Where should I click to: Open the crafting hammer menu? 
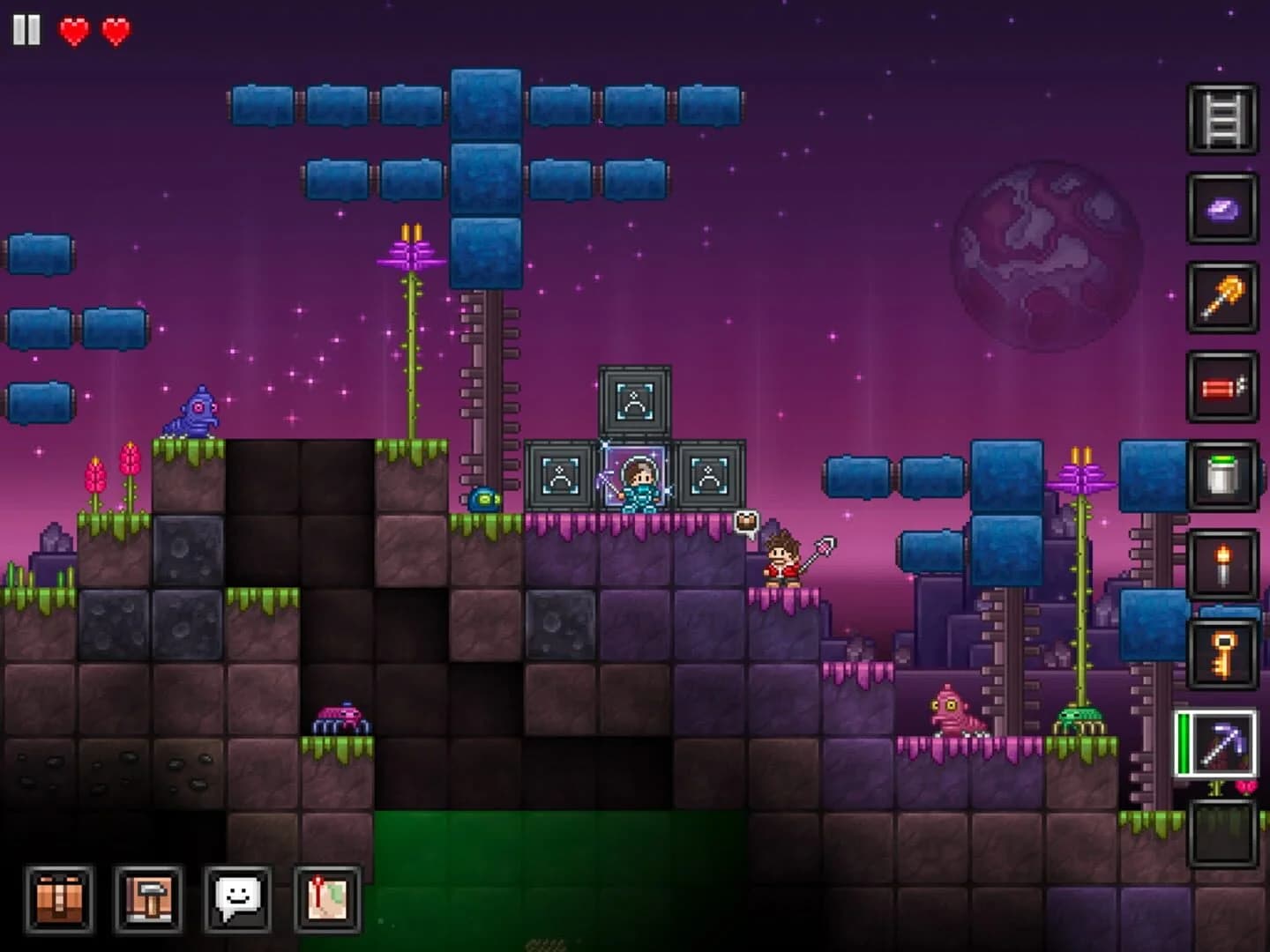148,901
